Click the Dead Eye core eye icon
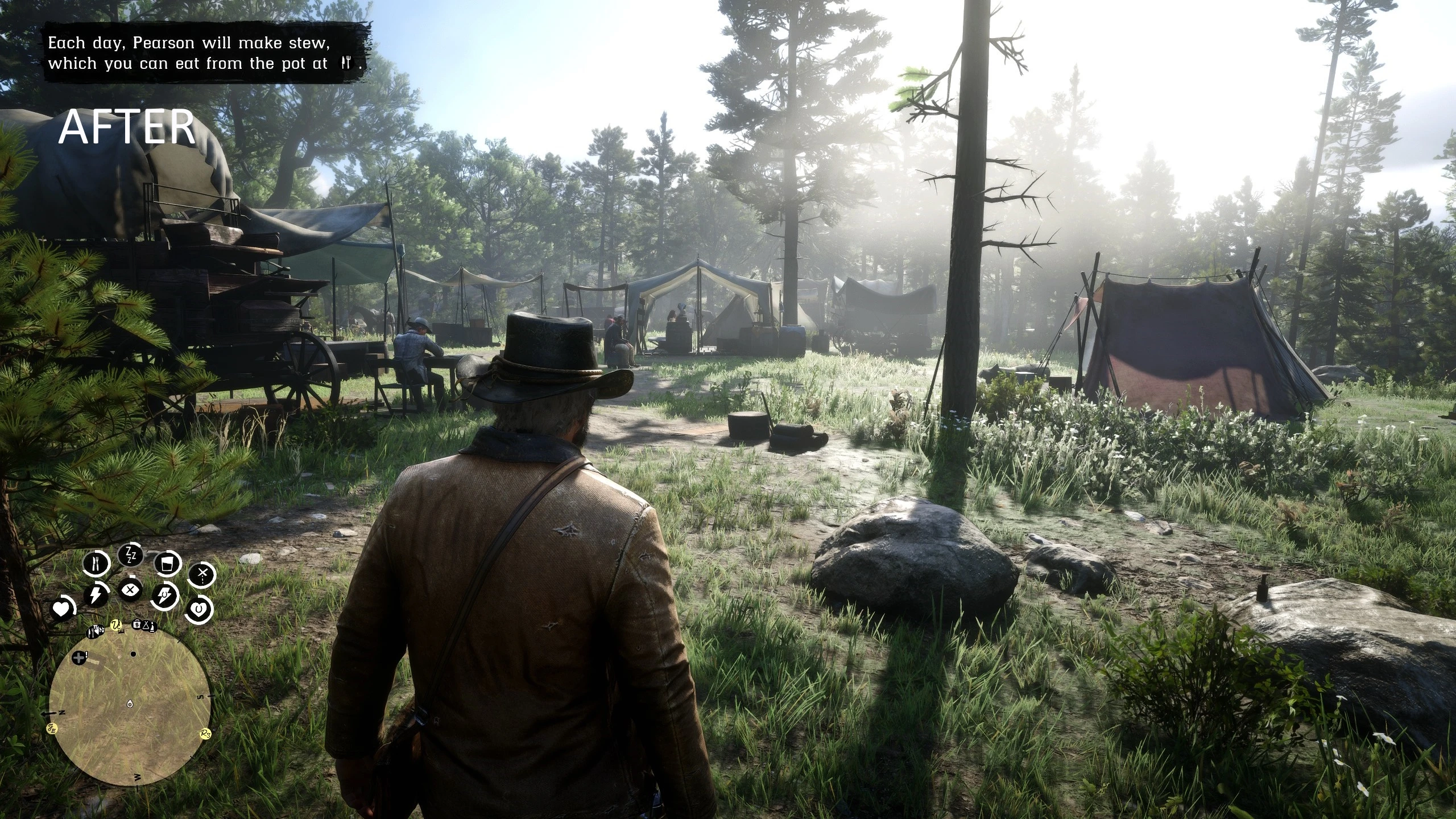The height and width of the screenshot is (819, 1456). click(x=131, y=589)
